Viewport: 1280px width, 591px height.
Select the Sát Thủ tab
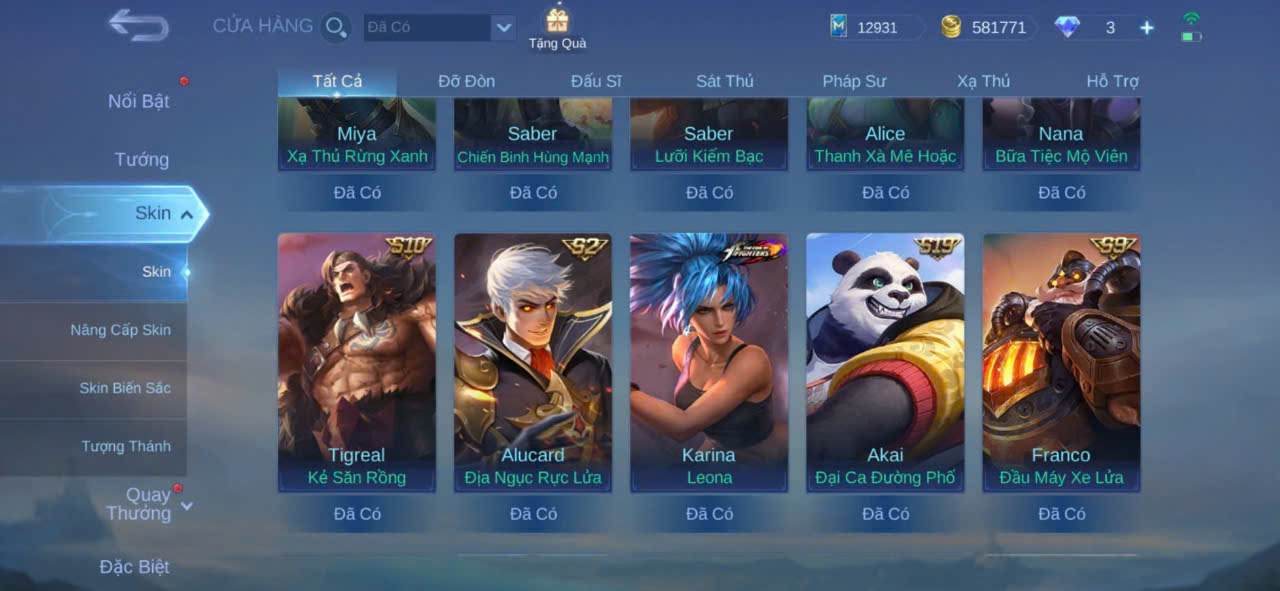point(725,81)
